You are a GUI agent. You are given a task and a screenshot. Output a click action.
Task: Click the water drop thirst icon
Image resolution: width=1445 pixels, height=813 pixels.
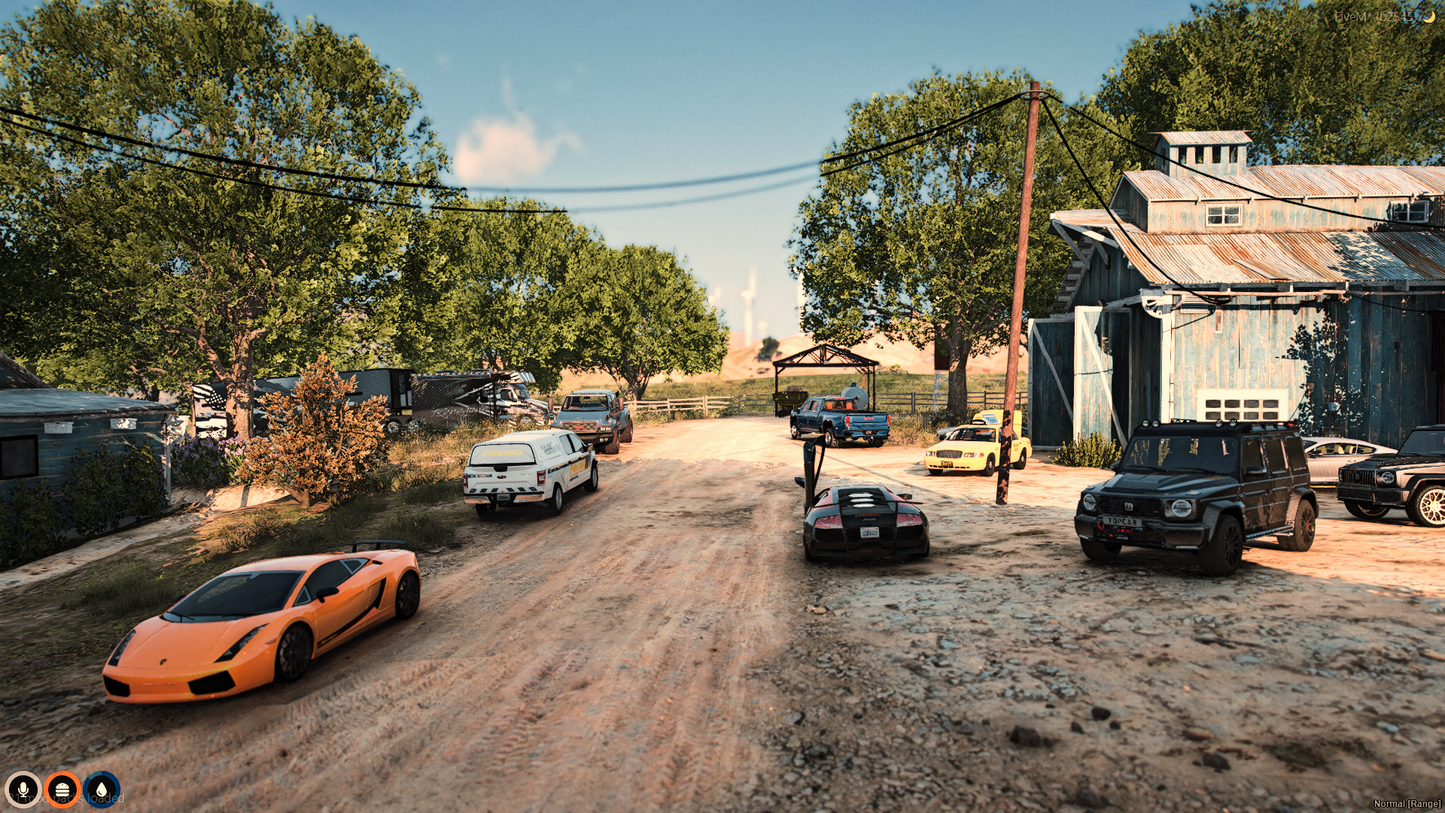point(101,789)
